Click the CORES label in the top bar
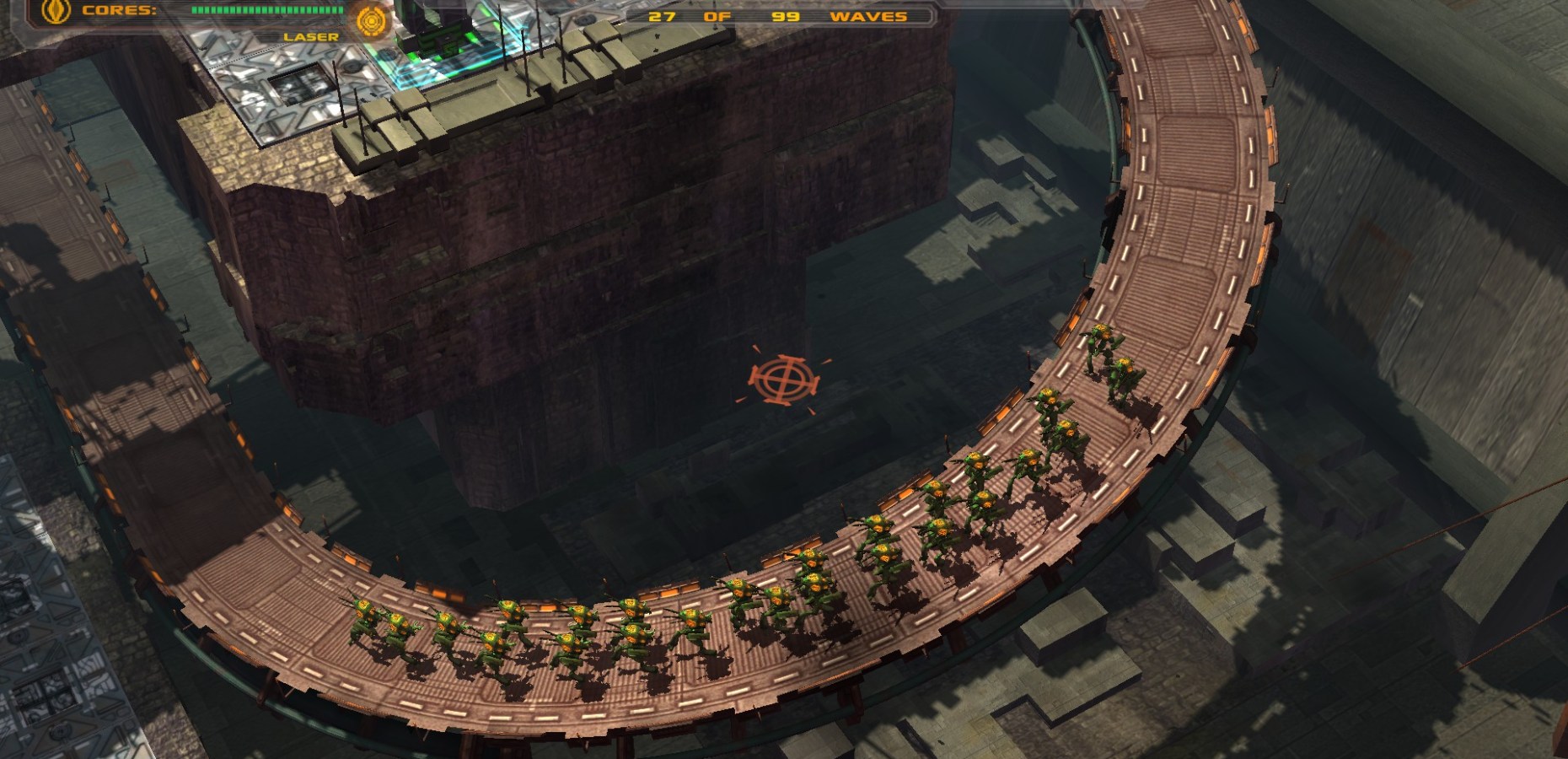Image resolution: width=1568 pixels, height=759 pixels. 118,11
